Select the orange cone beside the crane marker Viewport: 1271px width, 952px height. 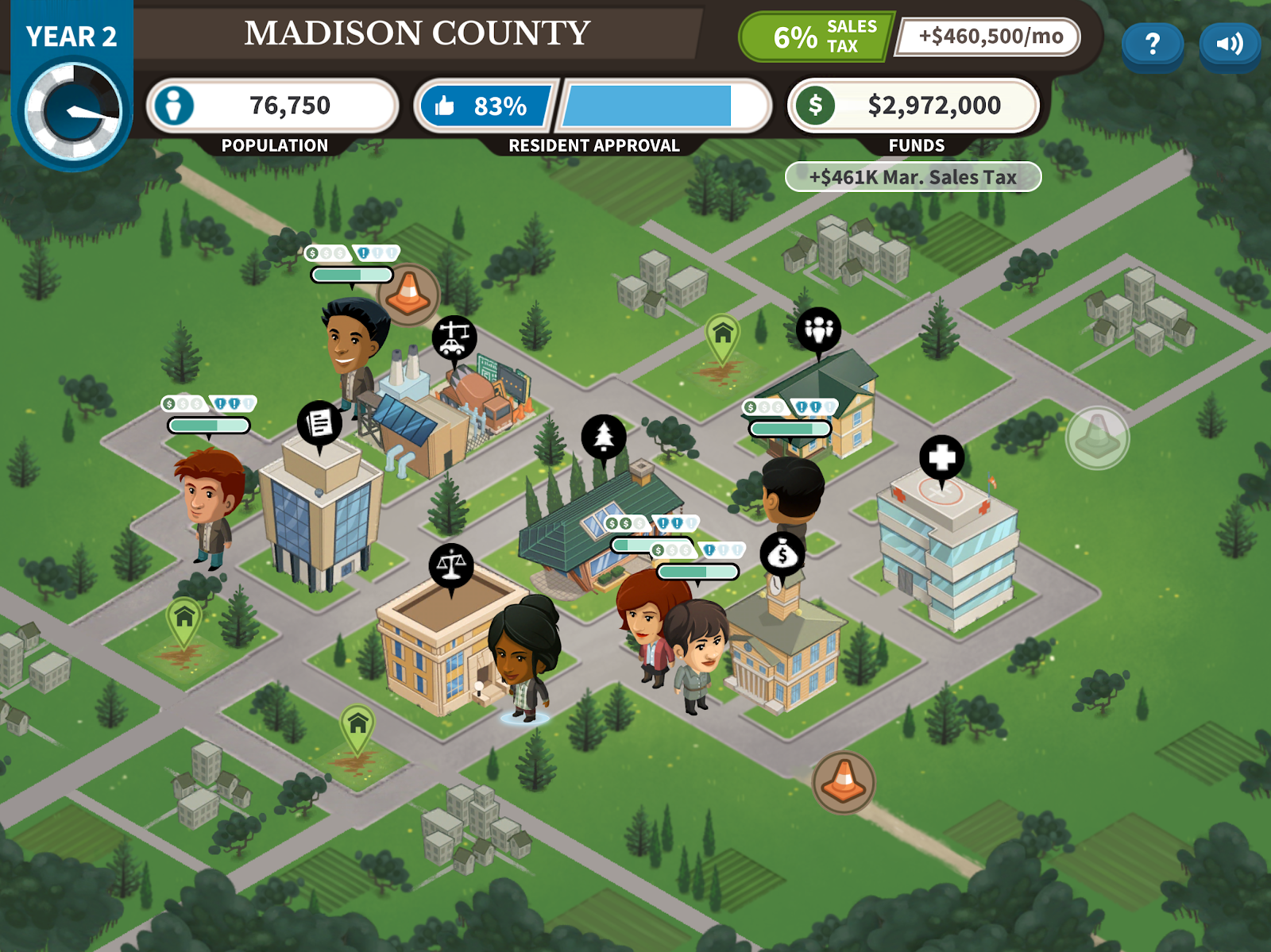tap(409, 293)
